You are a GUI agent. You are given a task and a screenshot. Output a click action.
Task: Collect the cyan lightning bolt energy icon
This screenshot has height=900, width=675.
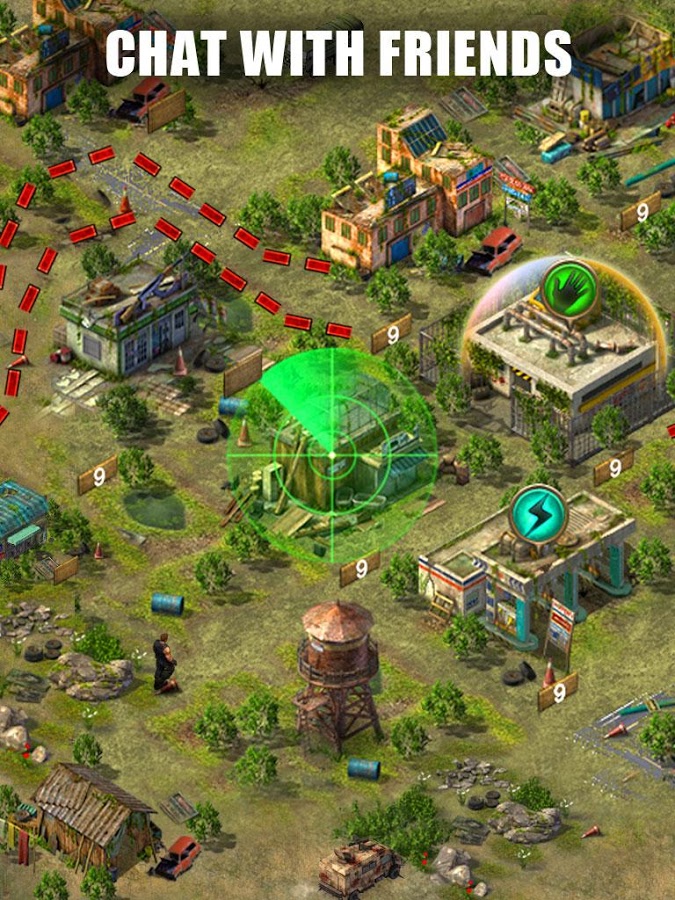[x=538, y=512]
